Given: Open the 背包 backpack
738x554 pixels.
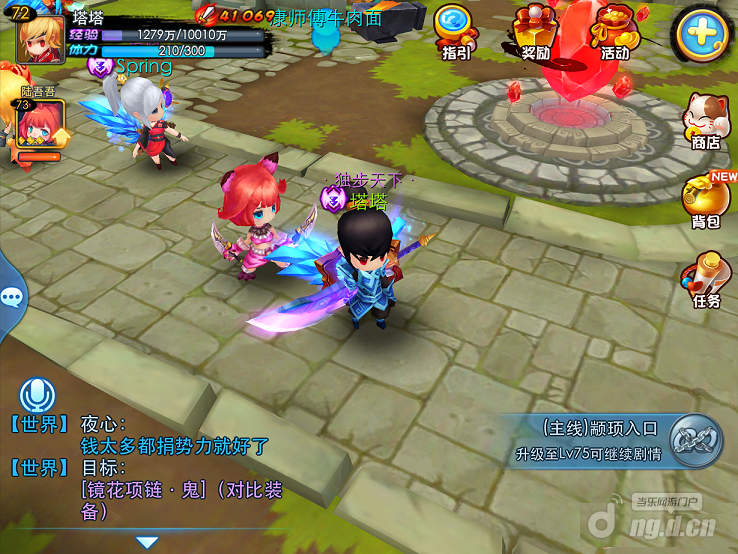Looking at the screenshot, I should click(705, 200).
